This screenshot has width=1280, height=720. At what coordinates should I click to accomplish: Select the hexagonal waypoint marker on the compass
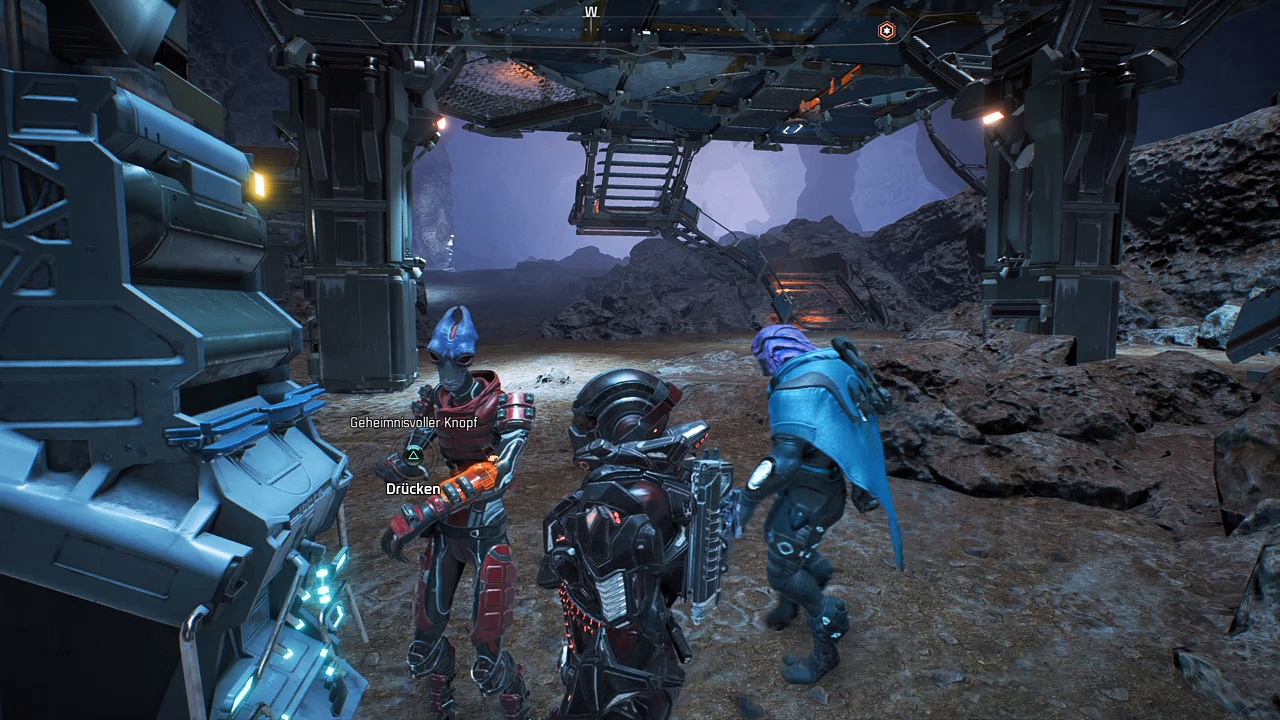point(886,31)
